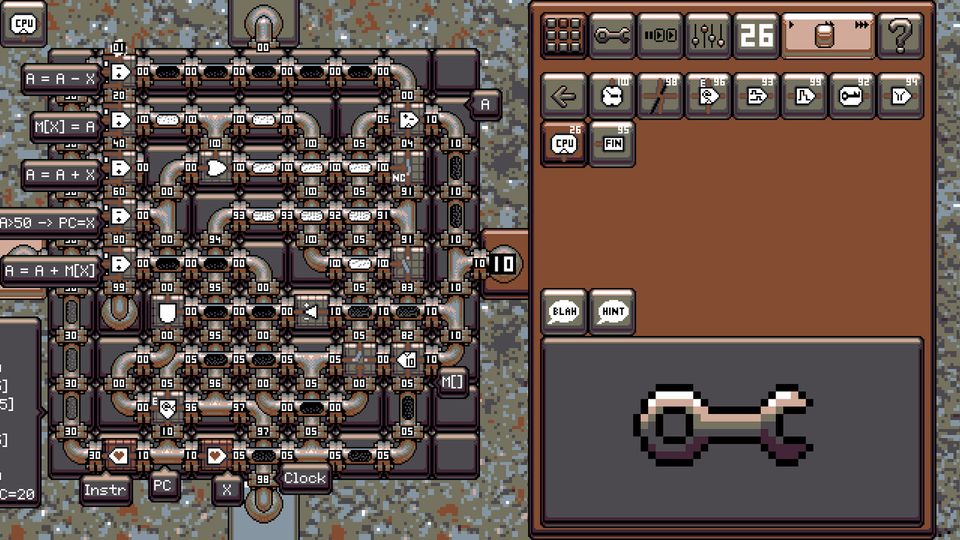960x540 pixels.
Task: Open the level grid menu
Action: (564, 36)
